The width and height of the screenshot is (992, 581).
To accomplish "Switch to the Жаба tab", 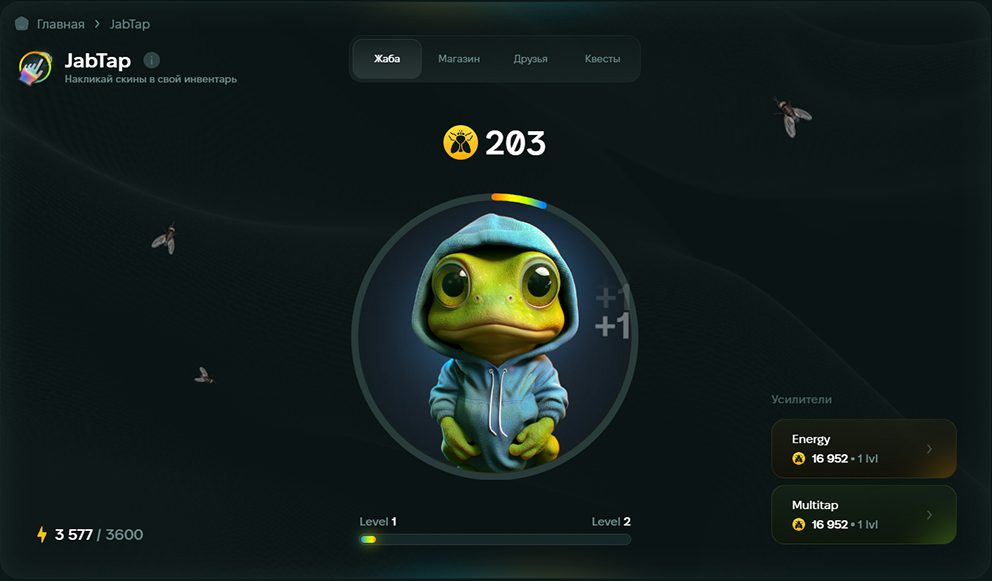I will tap(387, 59).
